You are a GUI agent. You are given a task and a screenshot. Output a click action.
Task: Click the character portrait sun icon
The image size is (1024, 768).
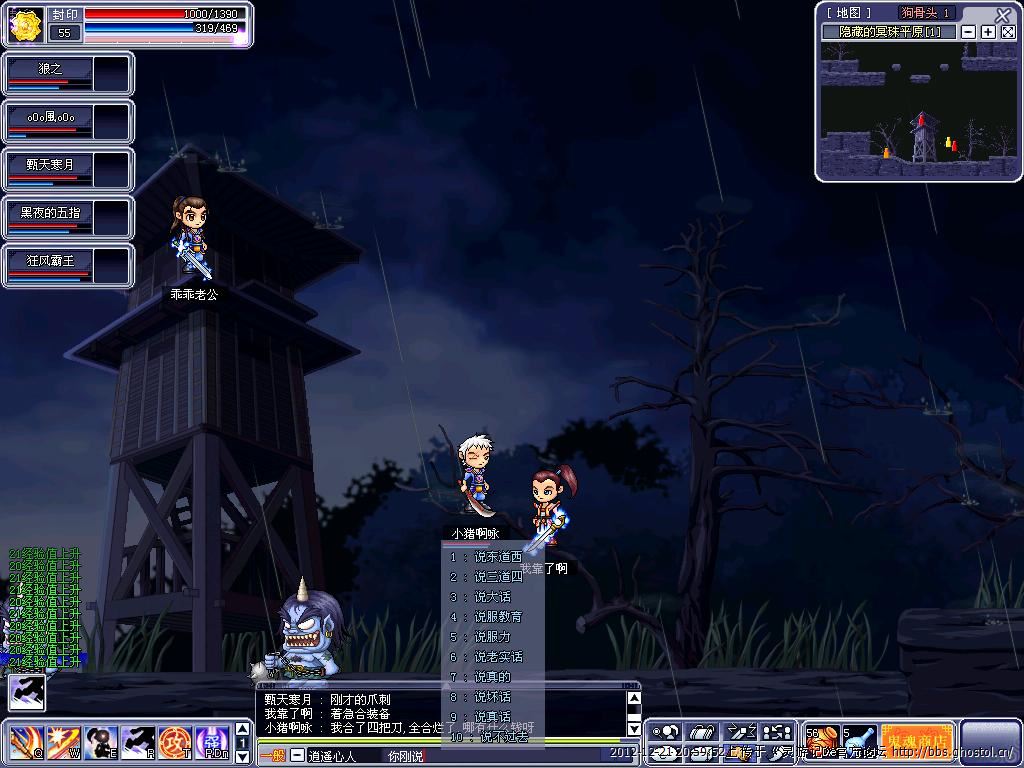point(22,24)
